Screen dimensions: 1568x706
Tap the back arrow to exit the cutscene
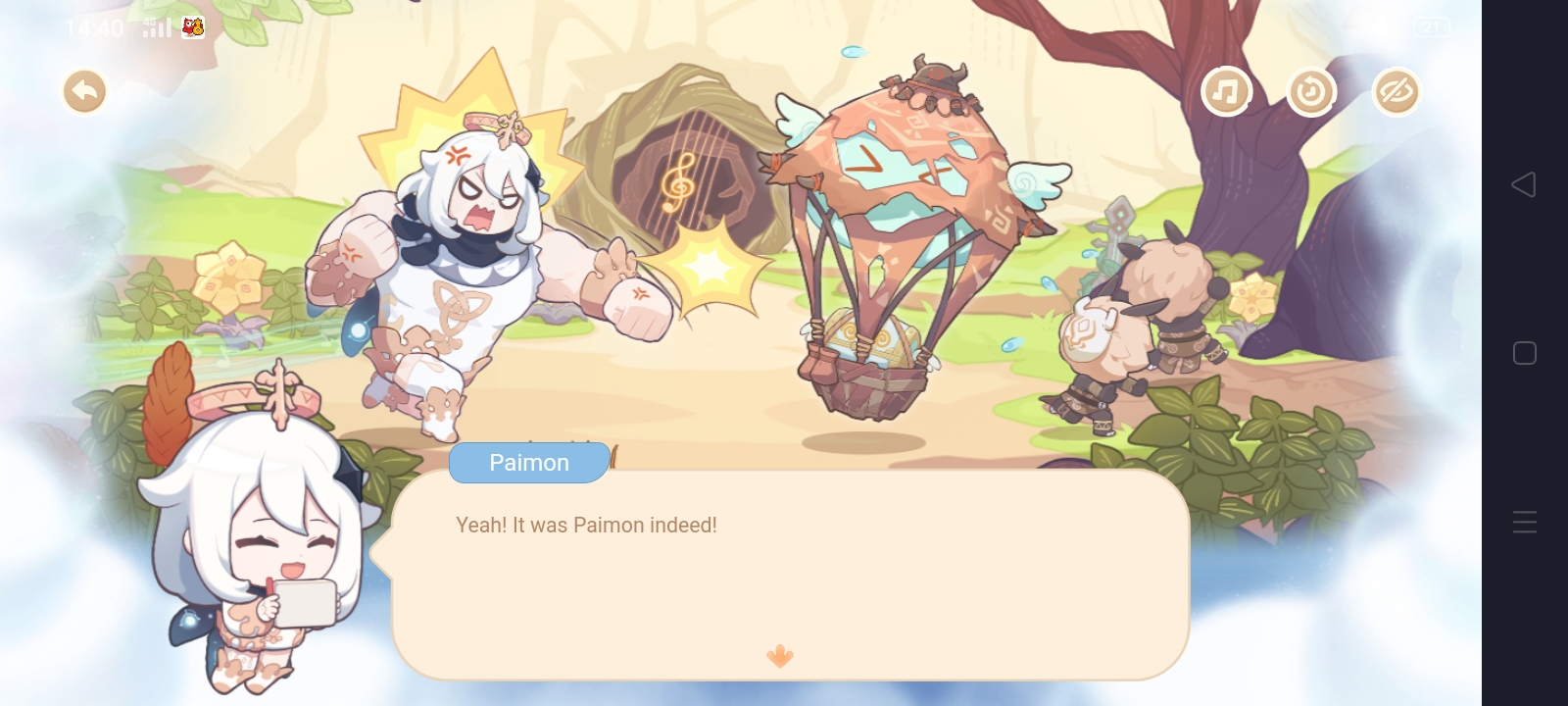(84, 90)
